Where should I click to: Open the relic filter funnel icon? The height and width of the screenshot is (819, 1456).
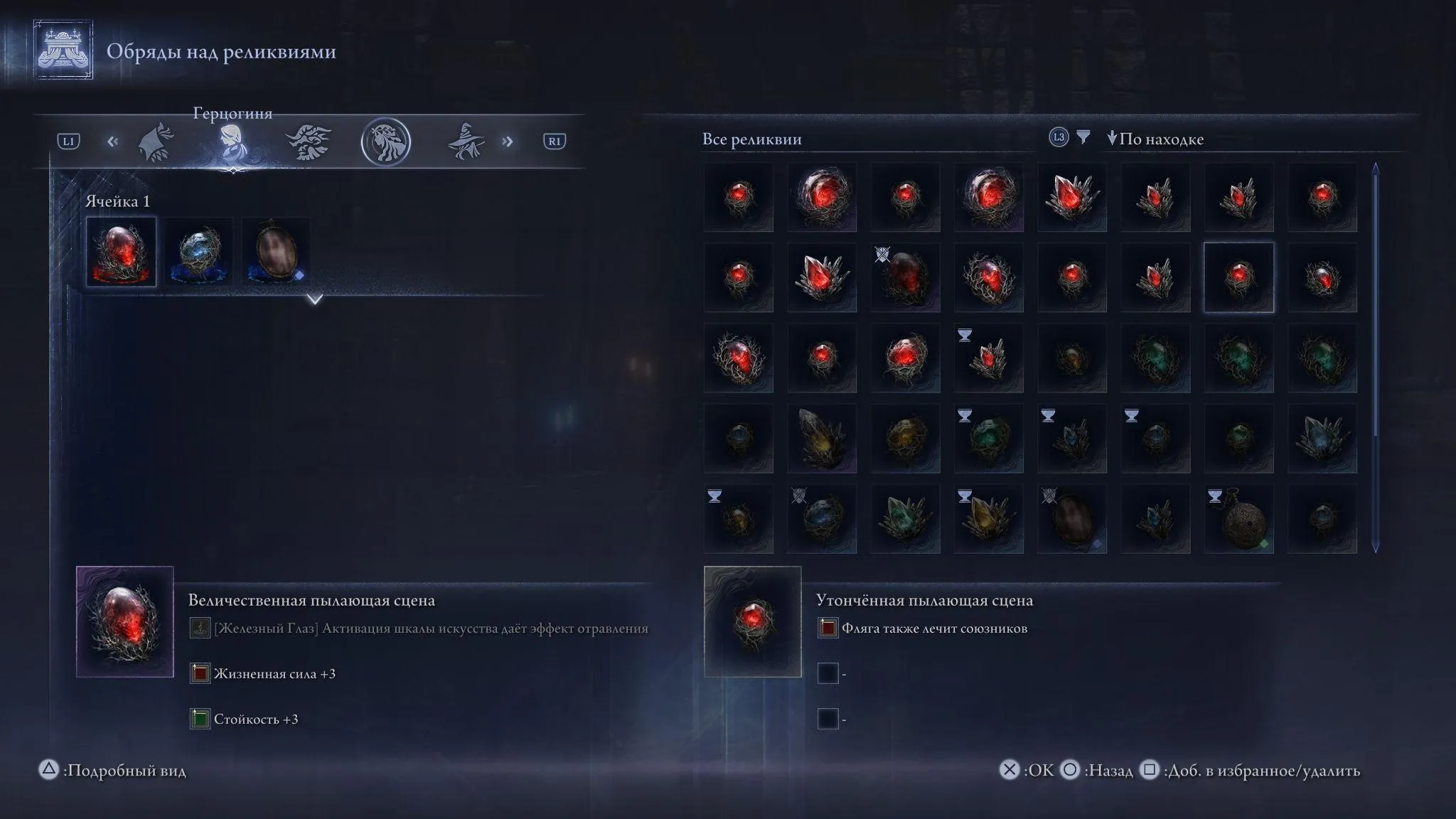(x=1083, y=137)
